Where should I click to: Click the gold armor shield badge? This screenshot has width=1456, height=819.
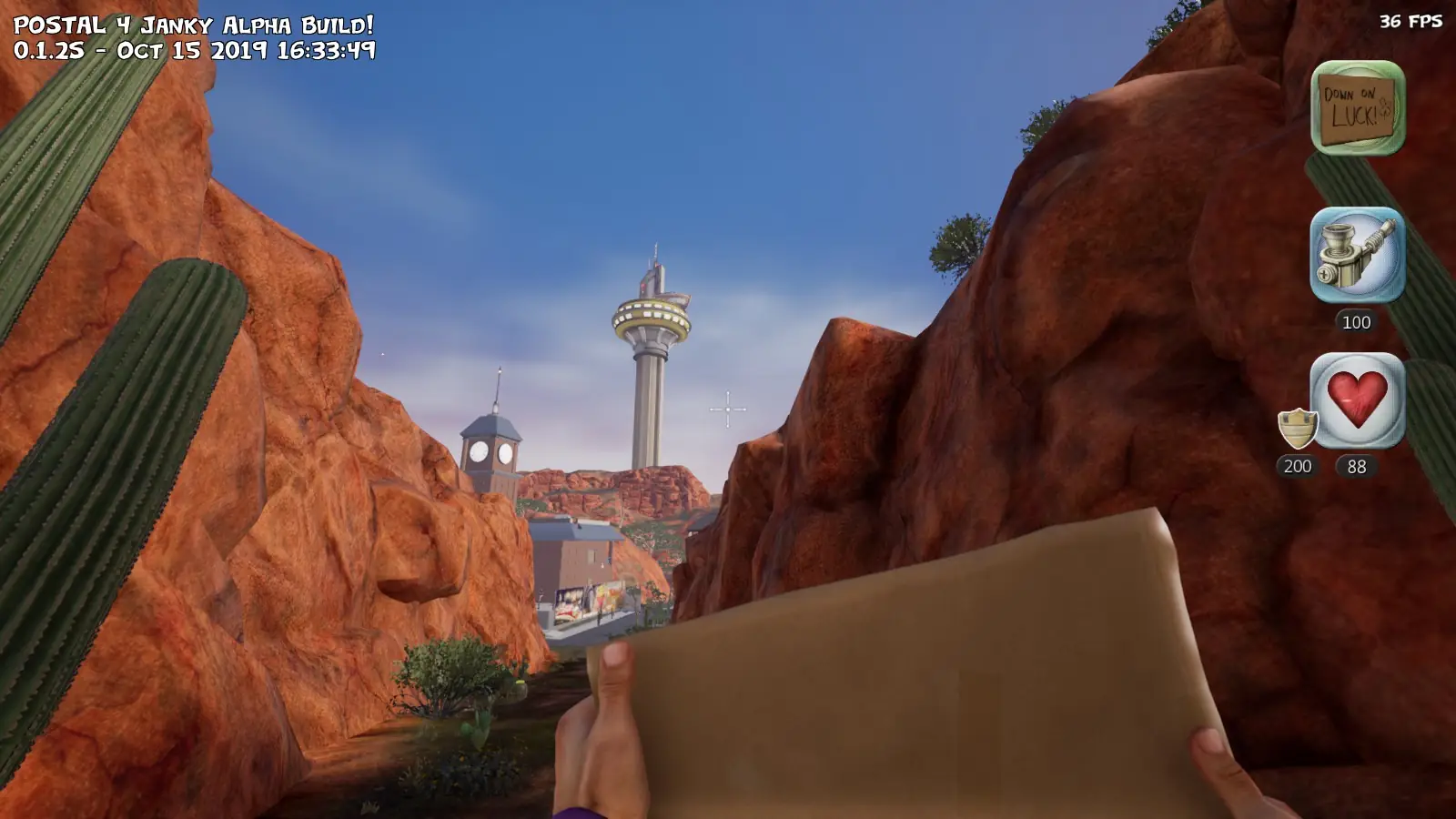(1298, 428)
